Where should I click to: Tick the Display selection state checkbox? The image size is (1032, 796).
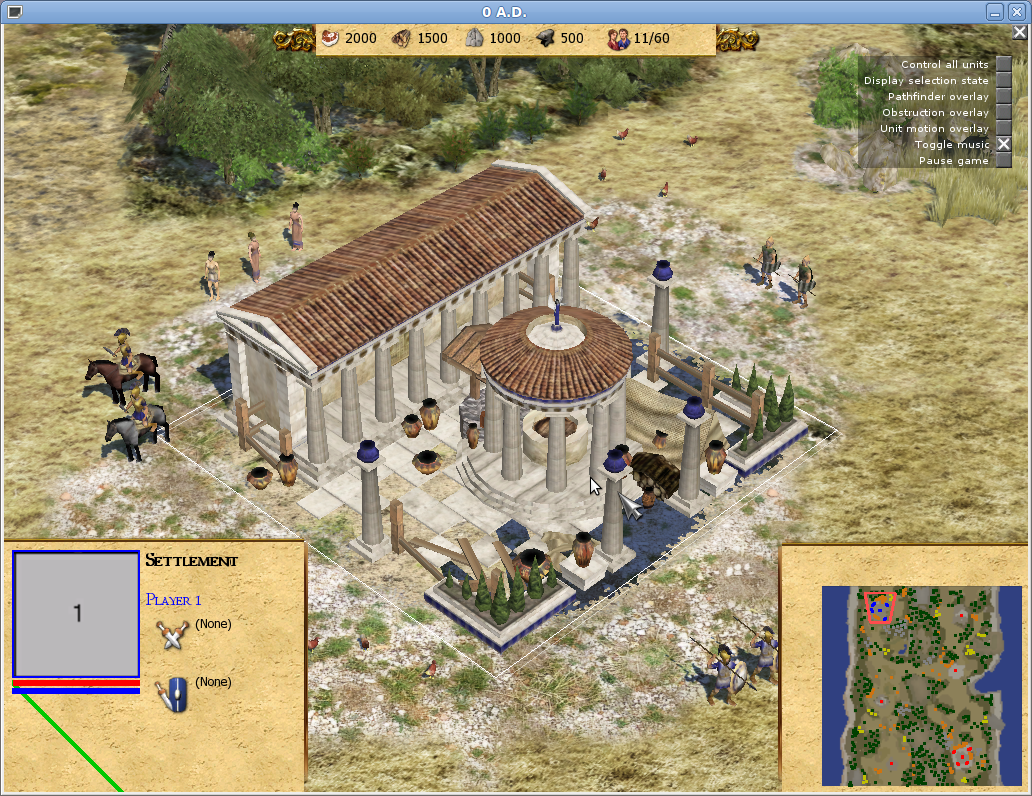(1003, 80)
